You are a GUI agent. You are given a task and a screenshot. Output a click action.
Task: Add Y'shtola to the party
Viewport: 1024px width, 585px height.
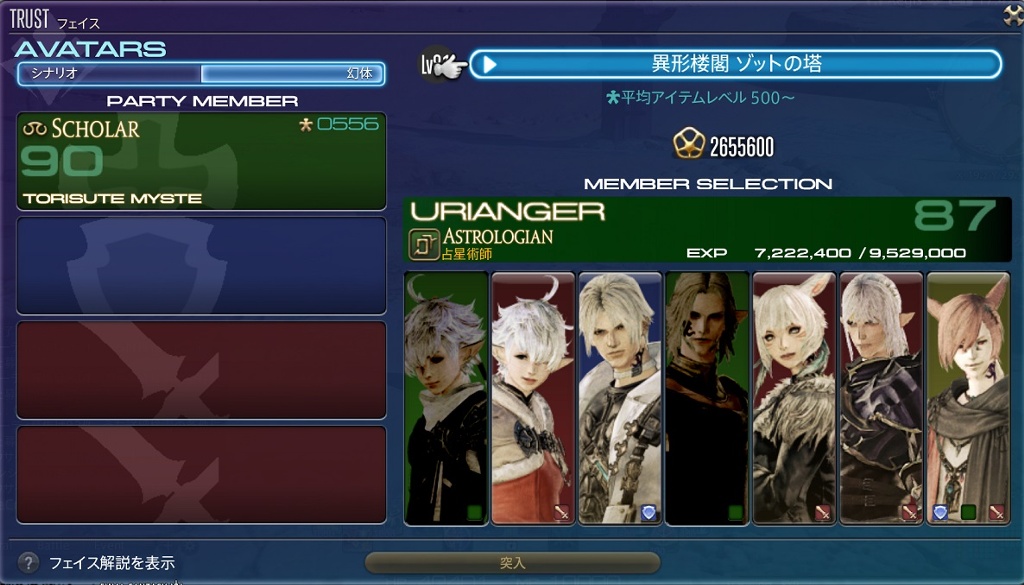794,398
